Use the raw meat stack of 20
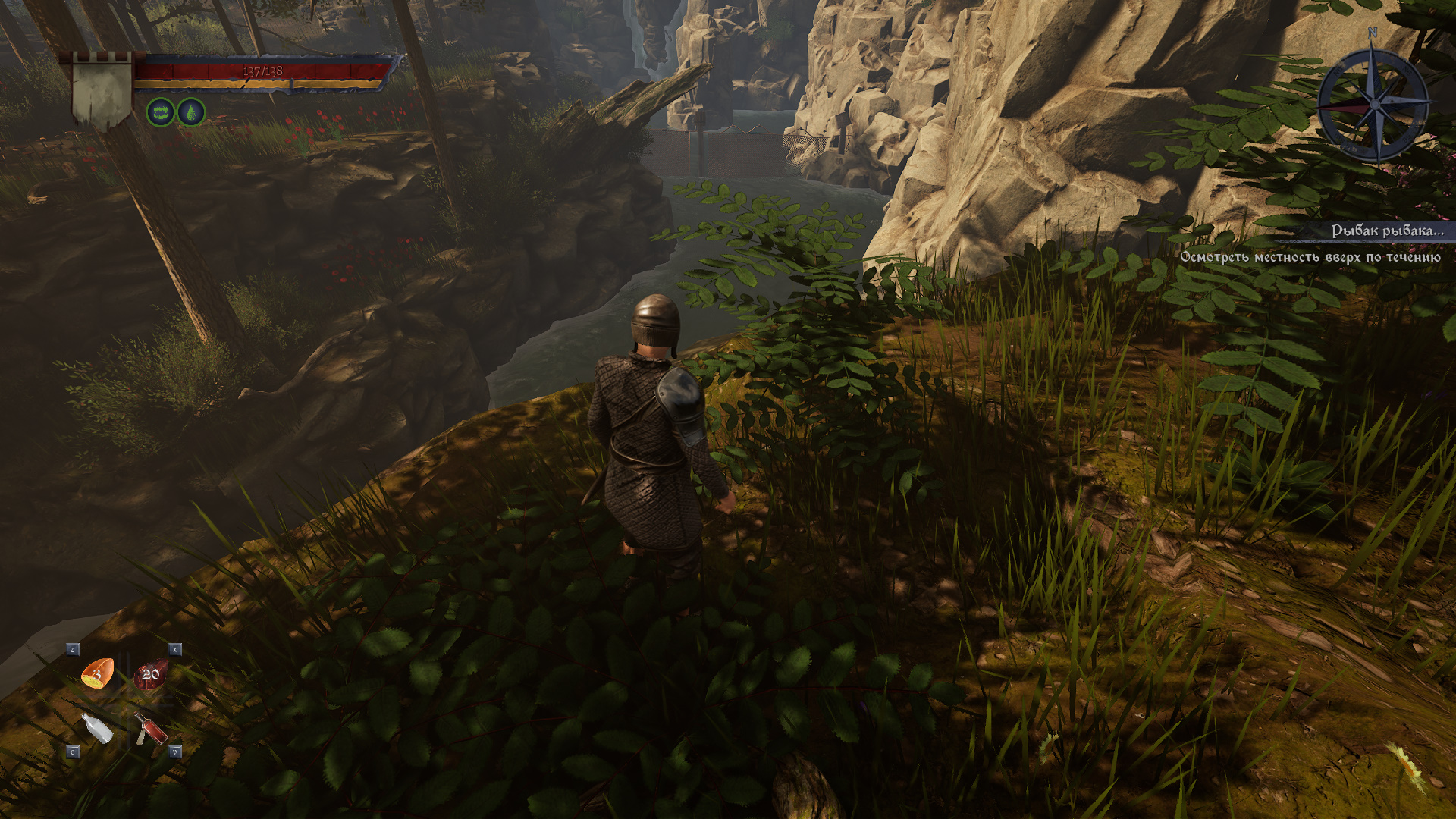 [x=150, y=674]
